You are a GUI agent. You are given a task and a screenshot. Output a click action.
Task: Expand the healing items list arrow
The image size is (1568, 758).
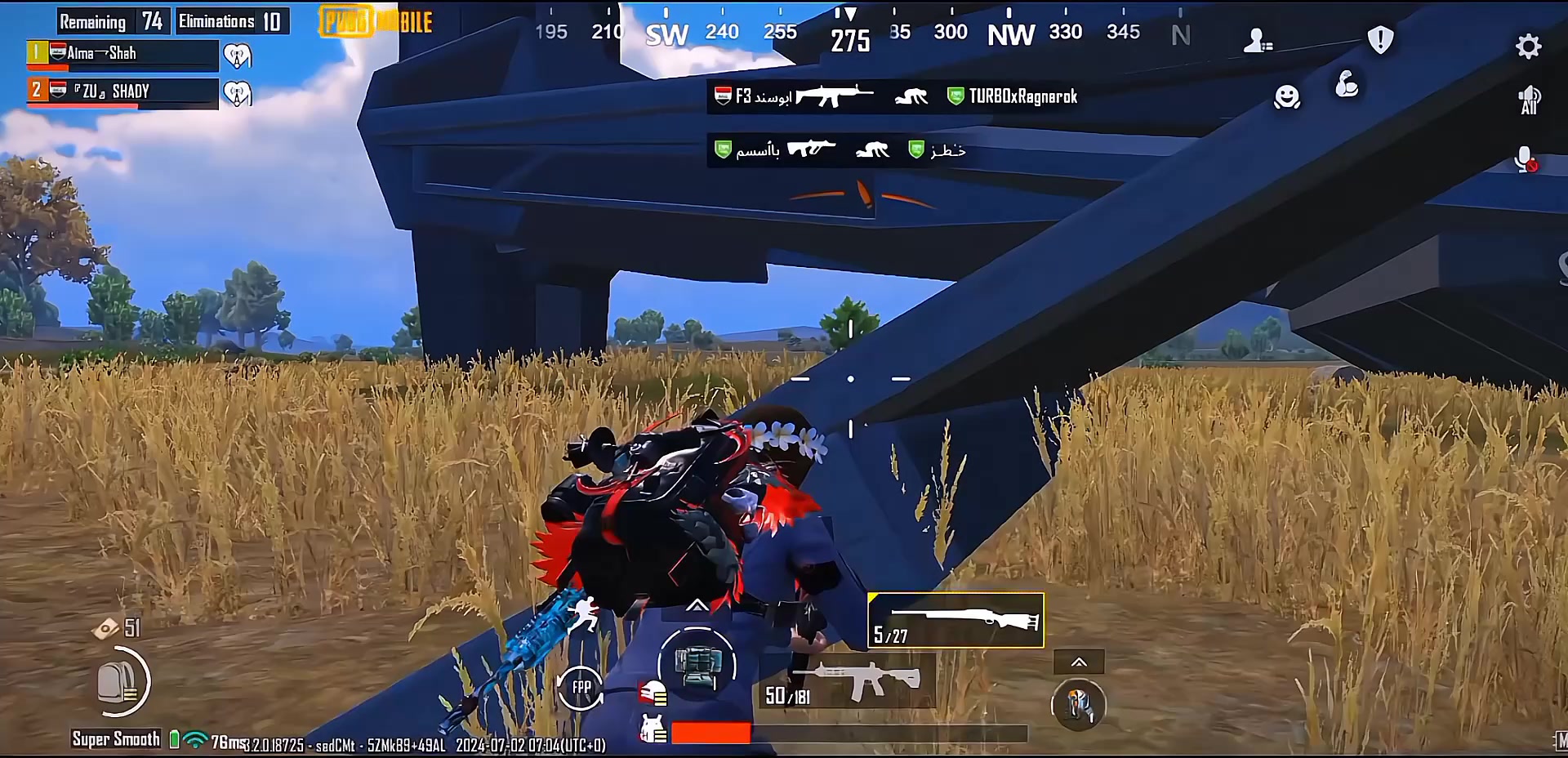(x=697, y=605)
